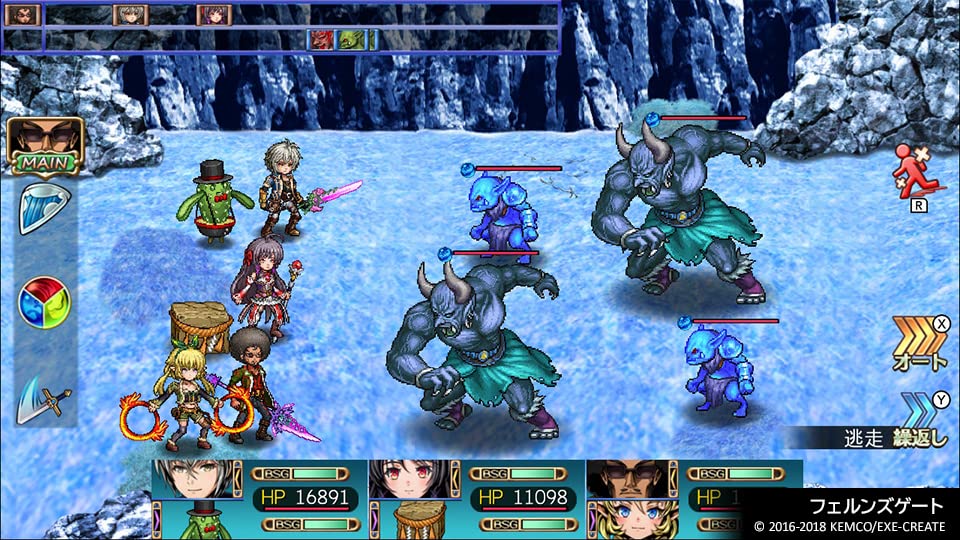Select the cactus buddy's status portrait
Viewport: 960px width, 540px height.
click(x=194, y=520)
